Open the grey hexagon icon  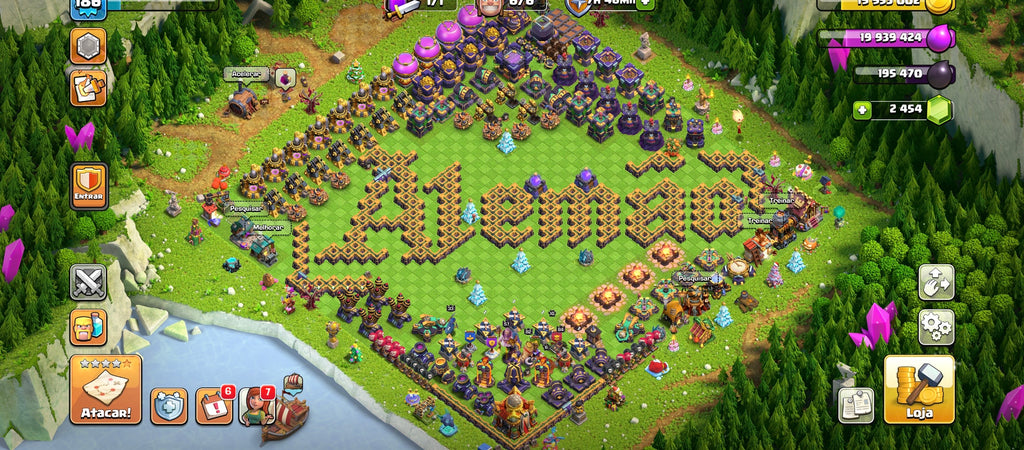point(88,46)
